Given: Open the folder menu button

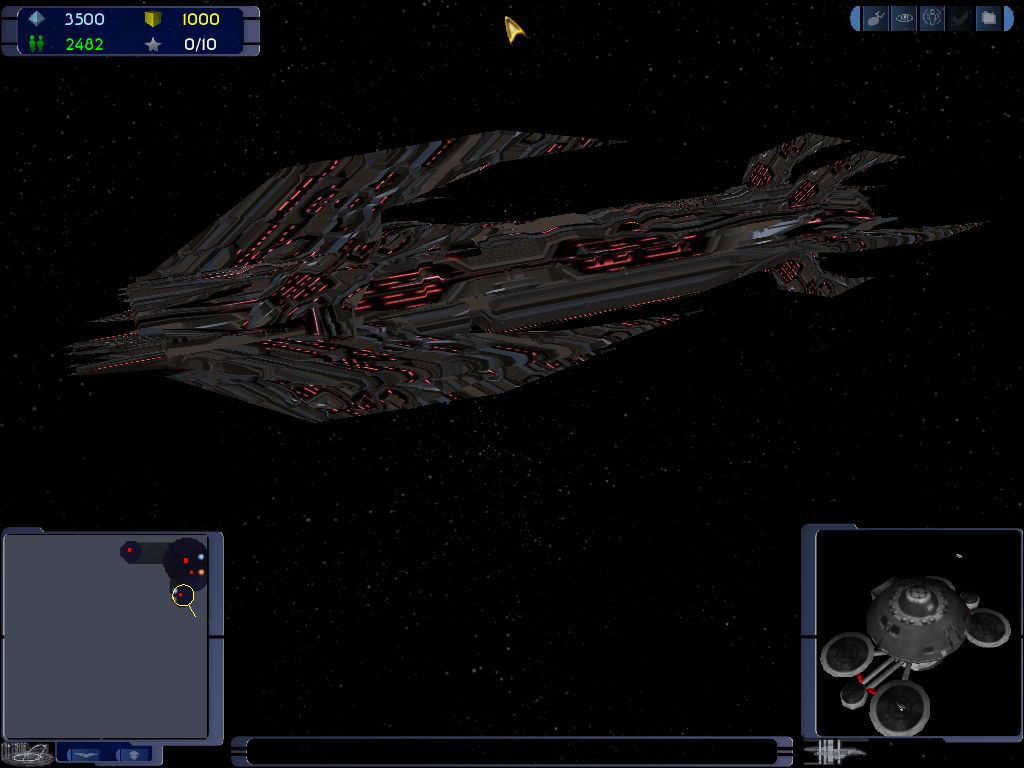Looking at the screenshot, I should [988, 18].
